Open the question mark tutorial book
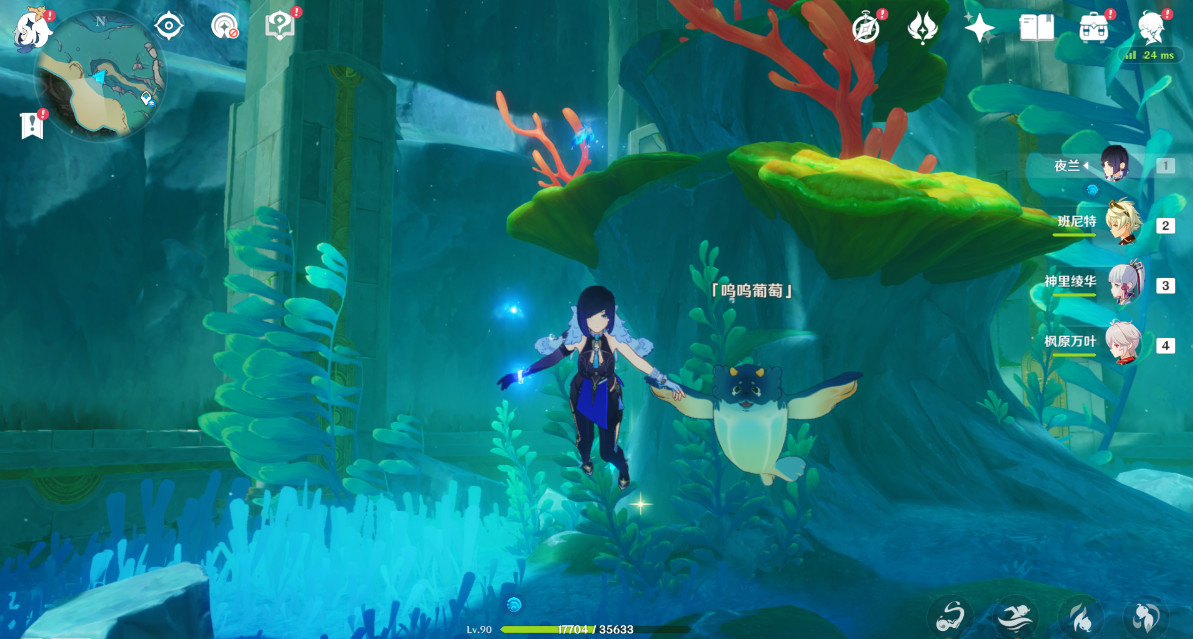The width and height of the screenshot is (1193, 639). 280,26
